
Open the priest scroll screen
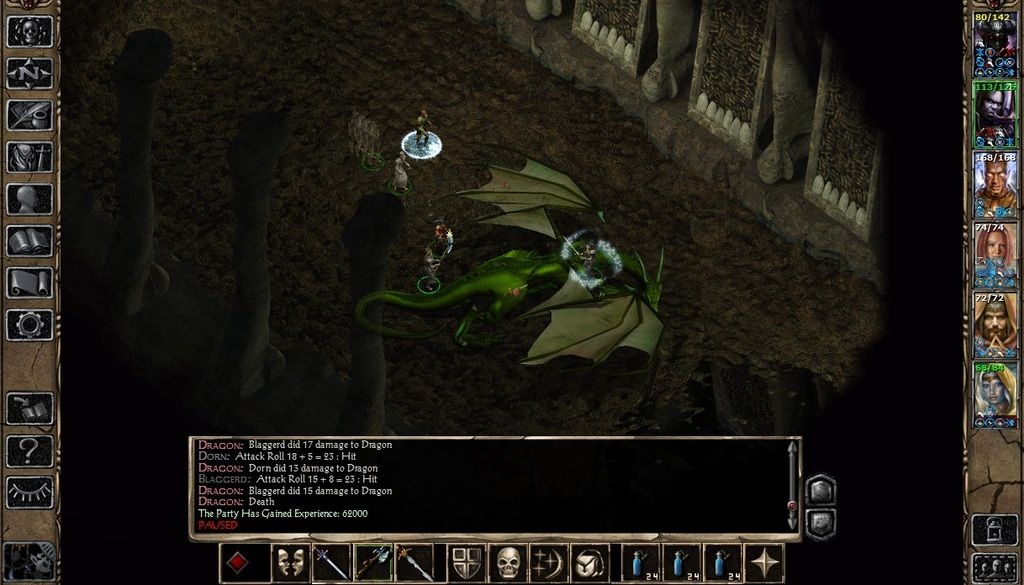point(29,283)
